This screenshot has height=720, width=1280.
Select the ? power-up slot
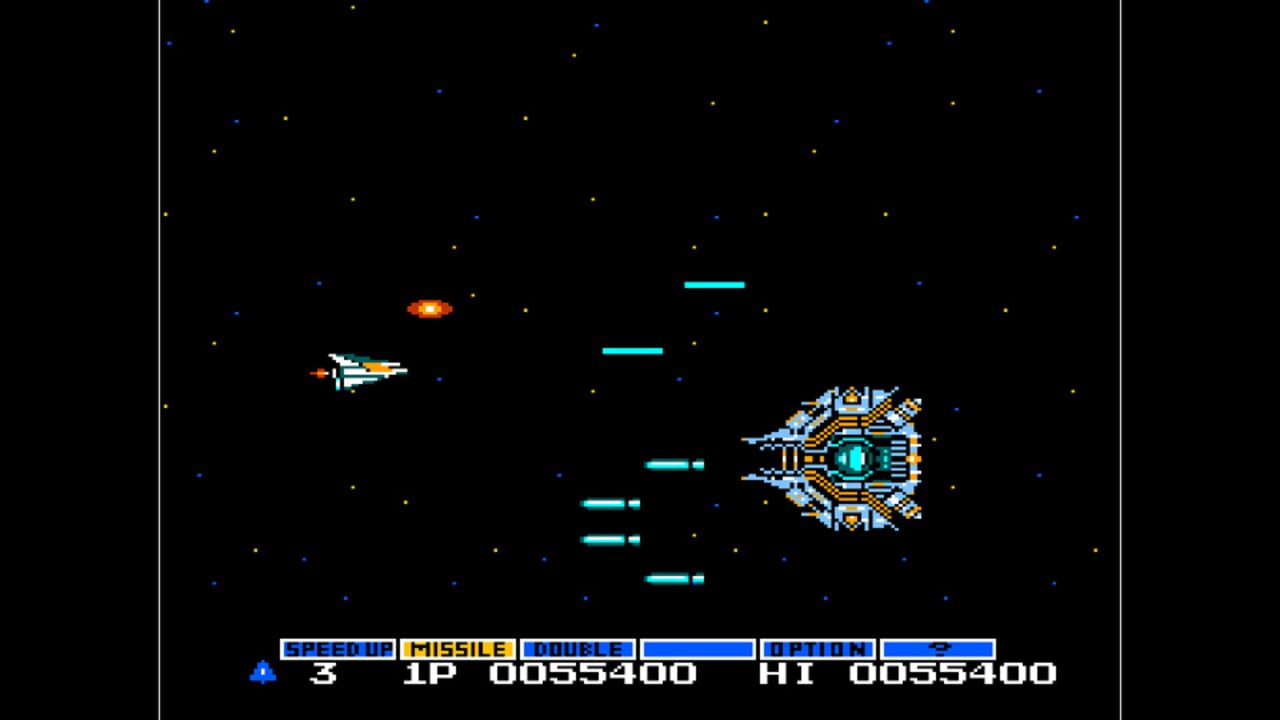click(x=938, y=649)
